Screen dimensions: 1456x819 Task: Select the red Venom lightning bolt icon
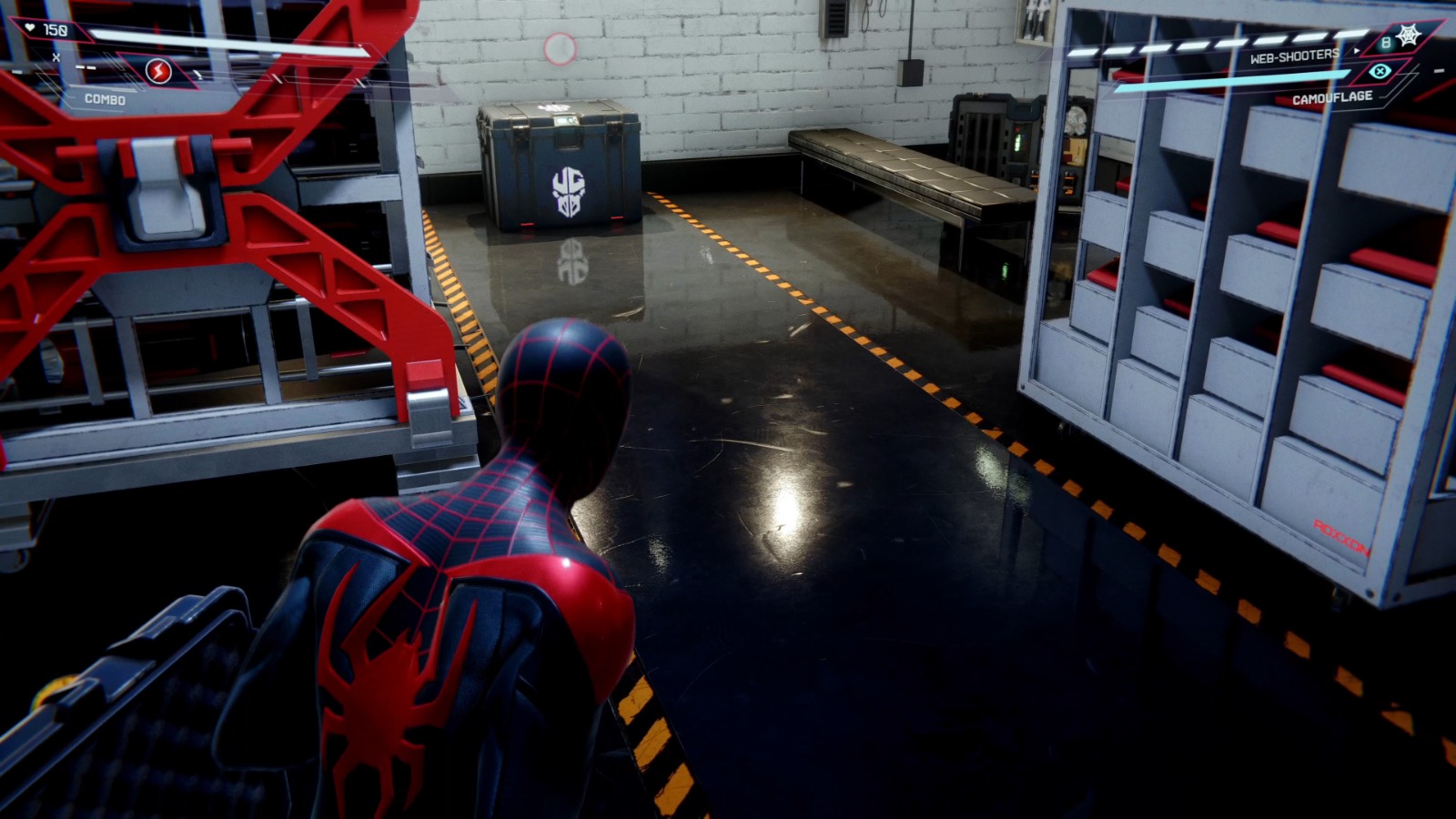click(158, 73)
